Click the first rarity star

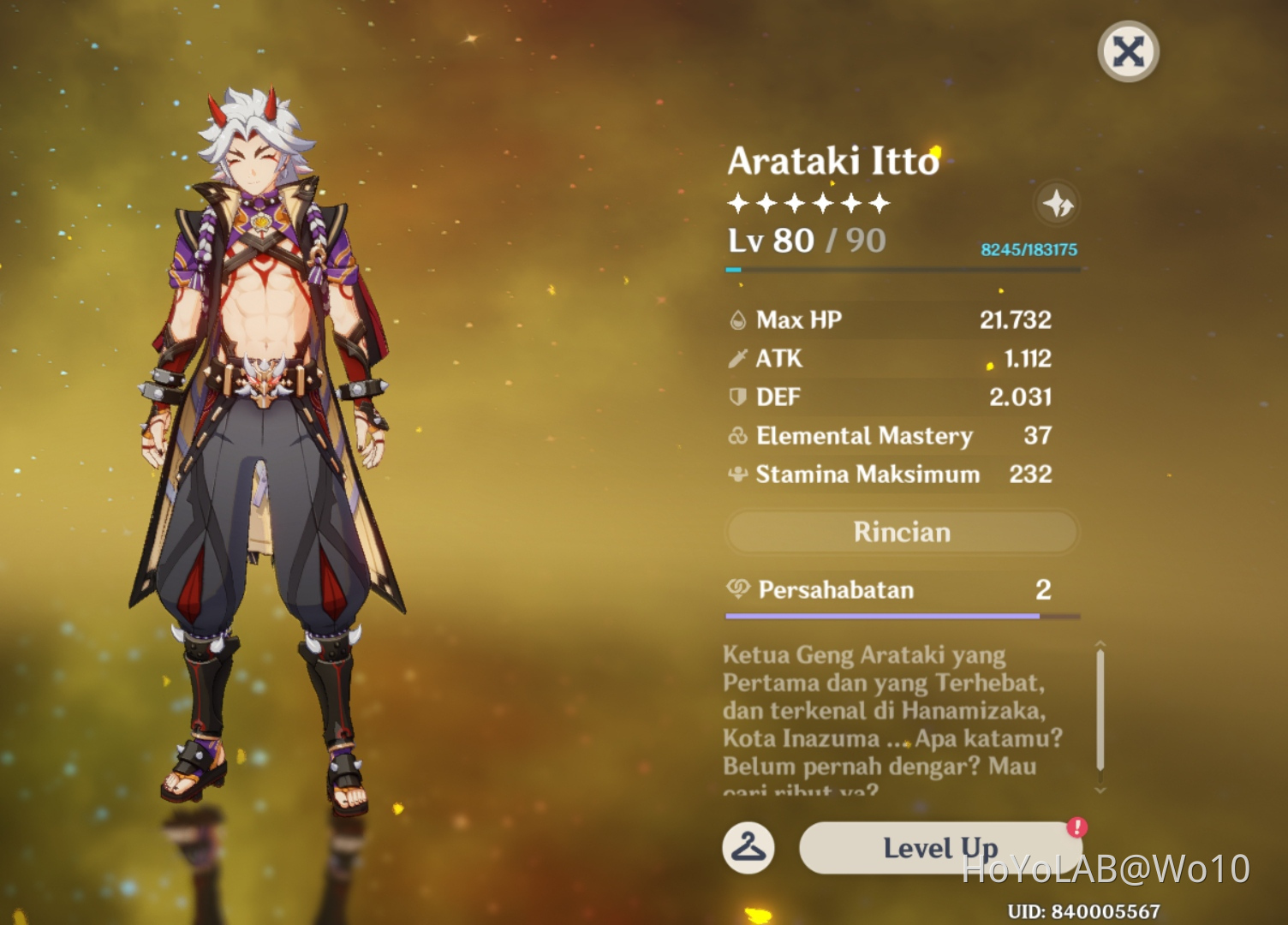point(736,204)
